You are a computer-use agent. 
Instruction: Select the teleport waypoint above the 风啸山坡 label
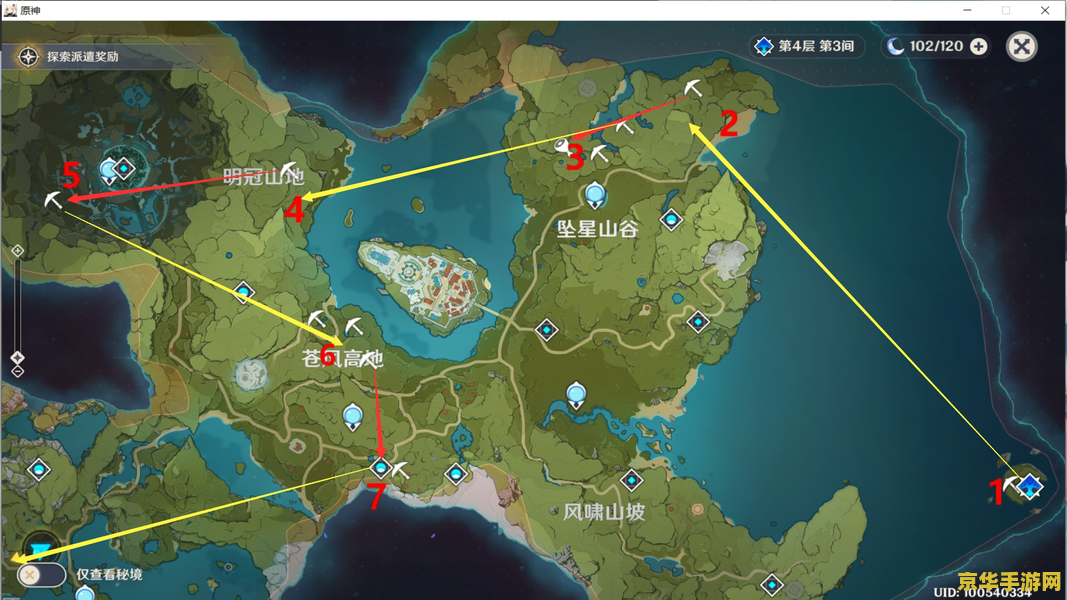point(631,481)
